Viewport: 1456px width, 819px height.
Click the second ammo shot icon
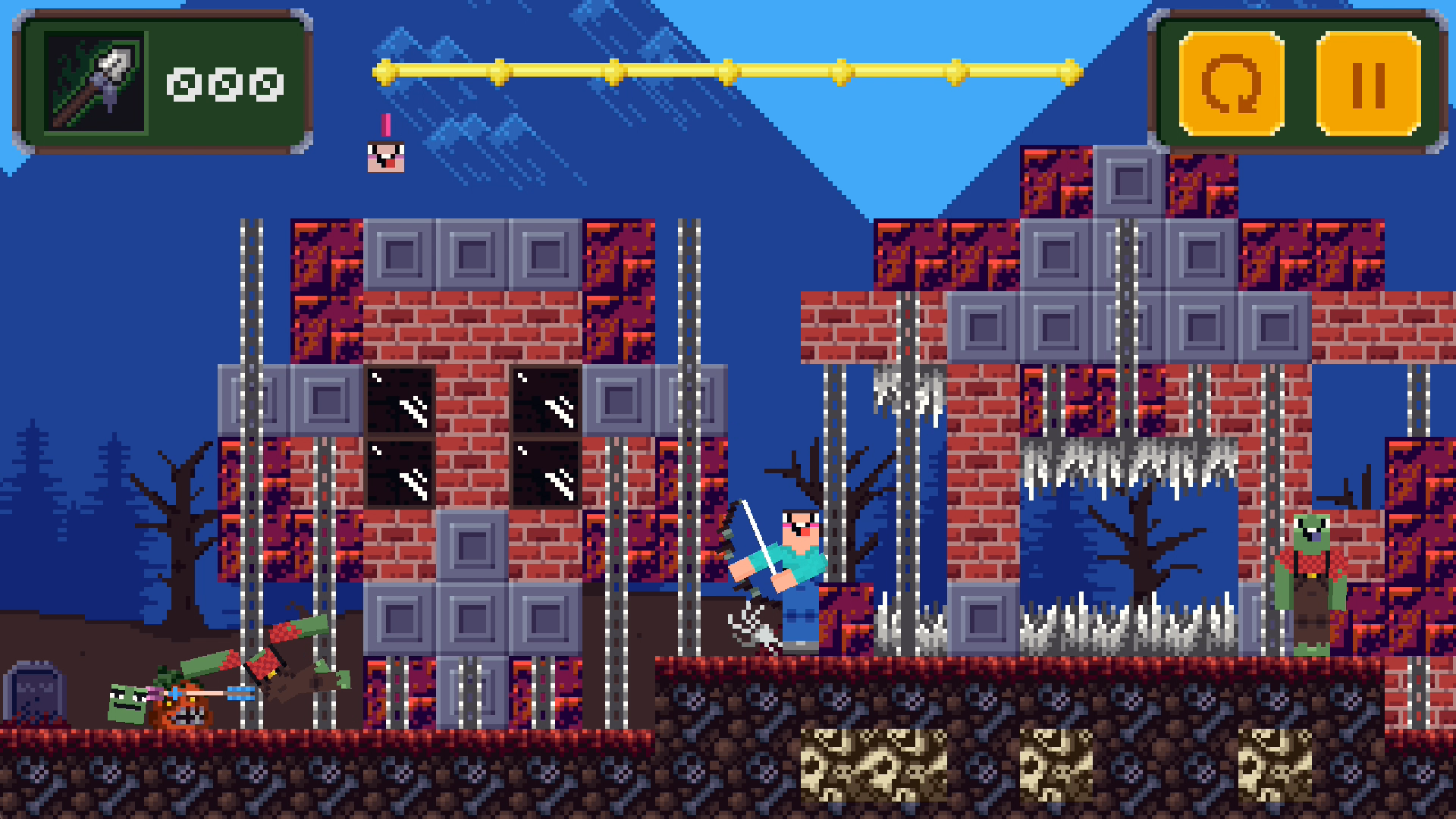225,86
